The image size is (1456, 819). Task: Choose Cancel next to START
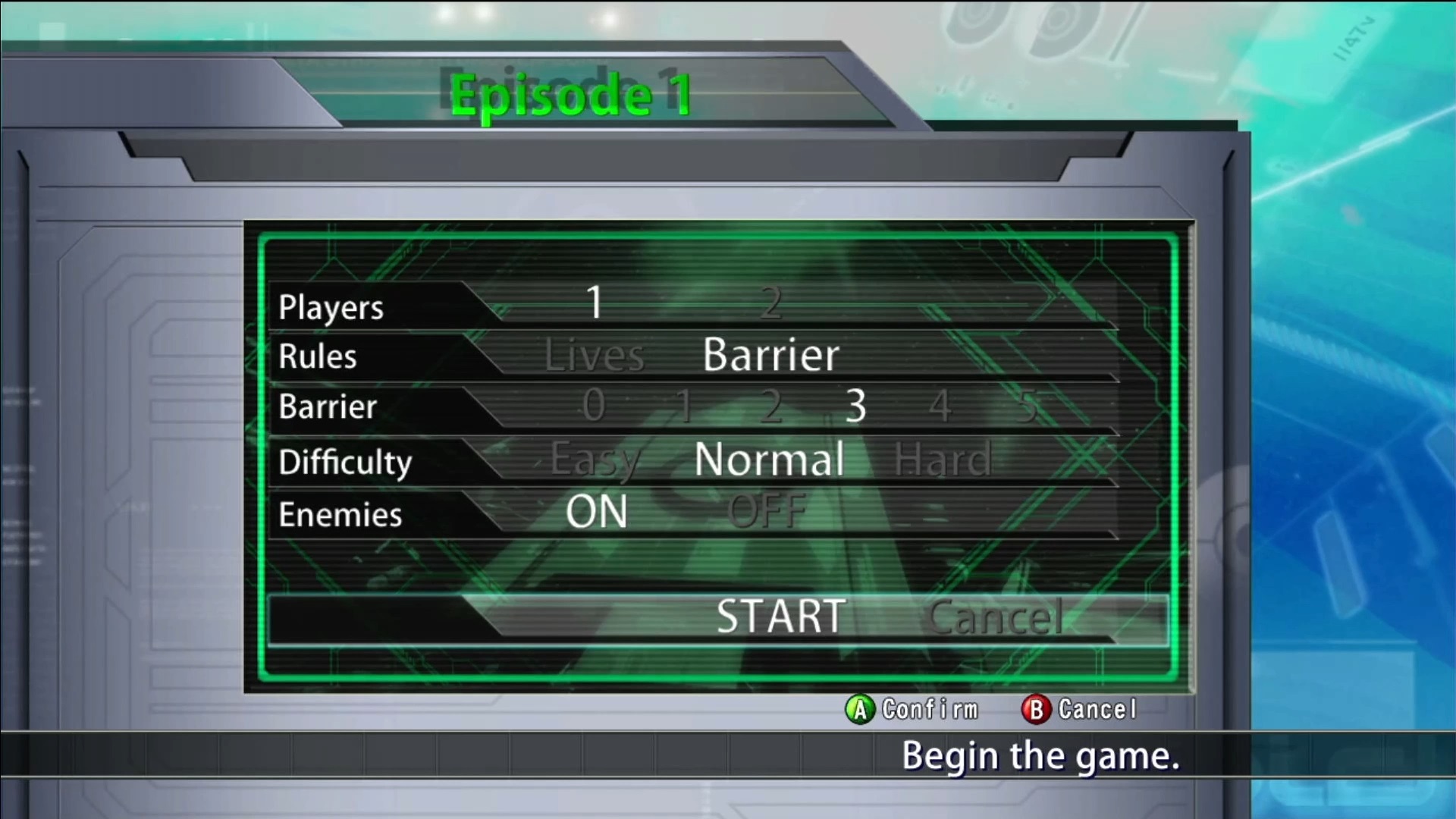(x=996, y=618)
